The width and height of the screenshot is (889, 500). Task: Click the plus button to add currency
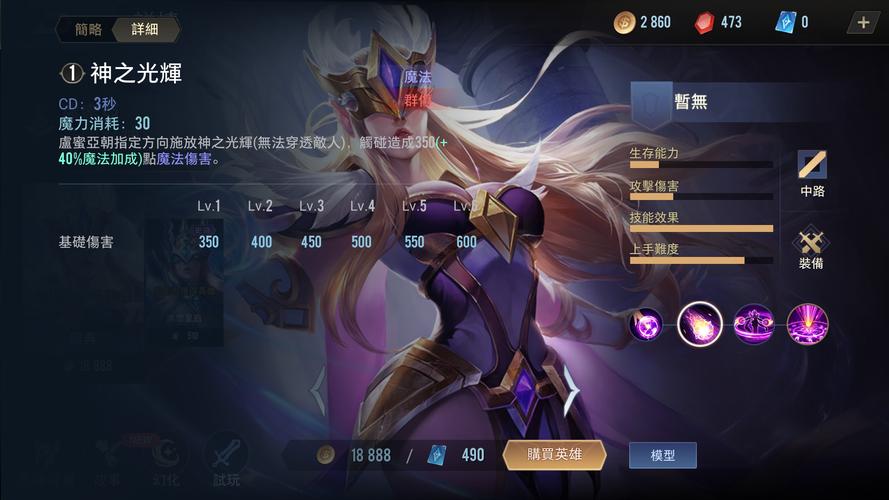point(864,22)
